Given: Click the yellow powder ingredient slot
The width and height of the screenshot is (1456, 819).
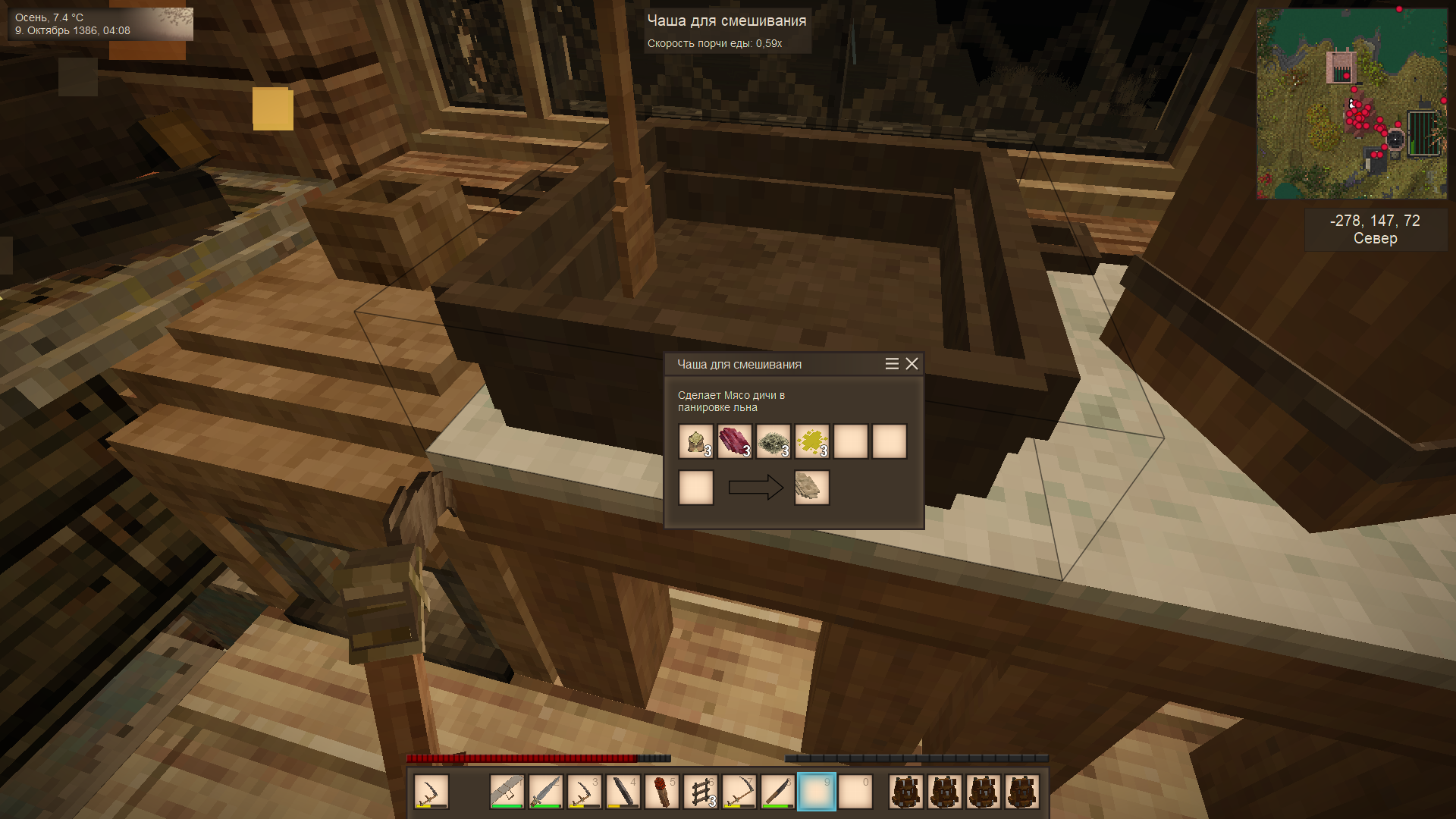Looking at the screenshot, I should pyautogui.click(x=811, y=441).
